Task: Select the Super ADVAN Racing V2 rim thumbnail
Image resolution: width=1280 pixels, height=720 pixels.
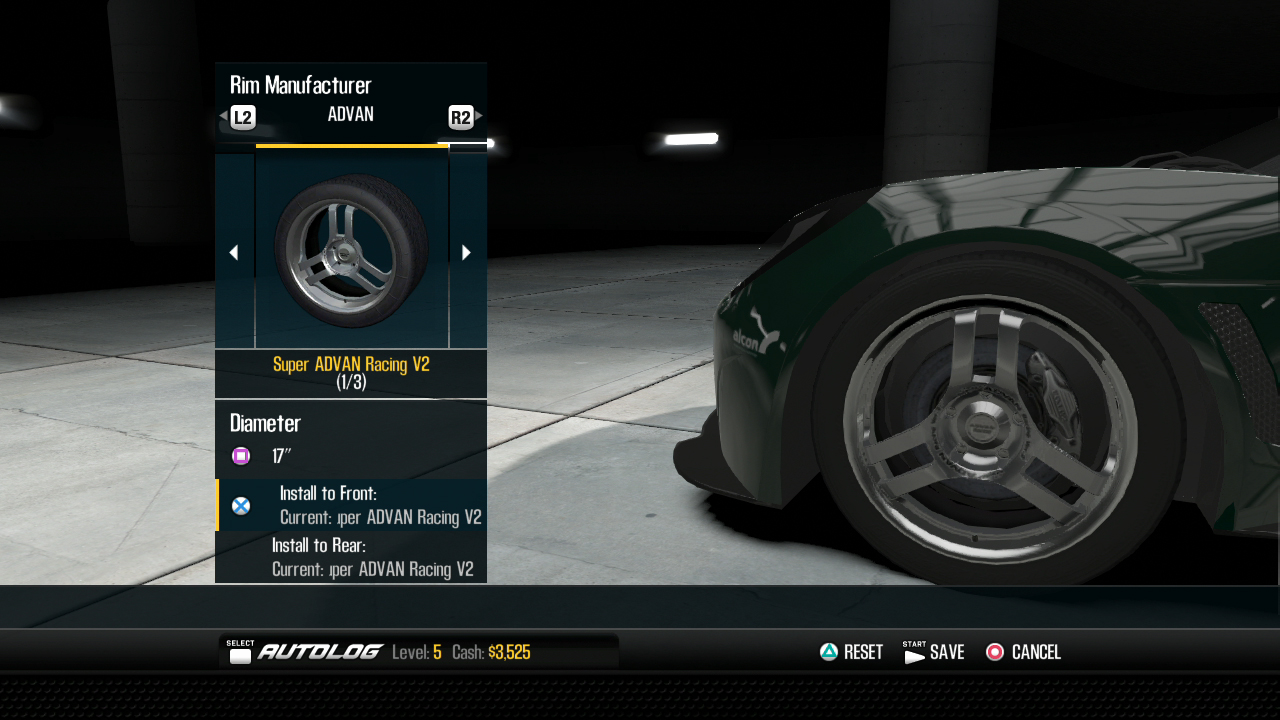Action: click(351, 251)
